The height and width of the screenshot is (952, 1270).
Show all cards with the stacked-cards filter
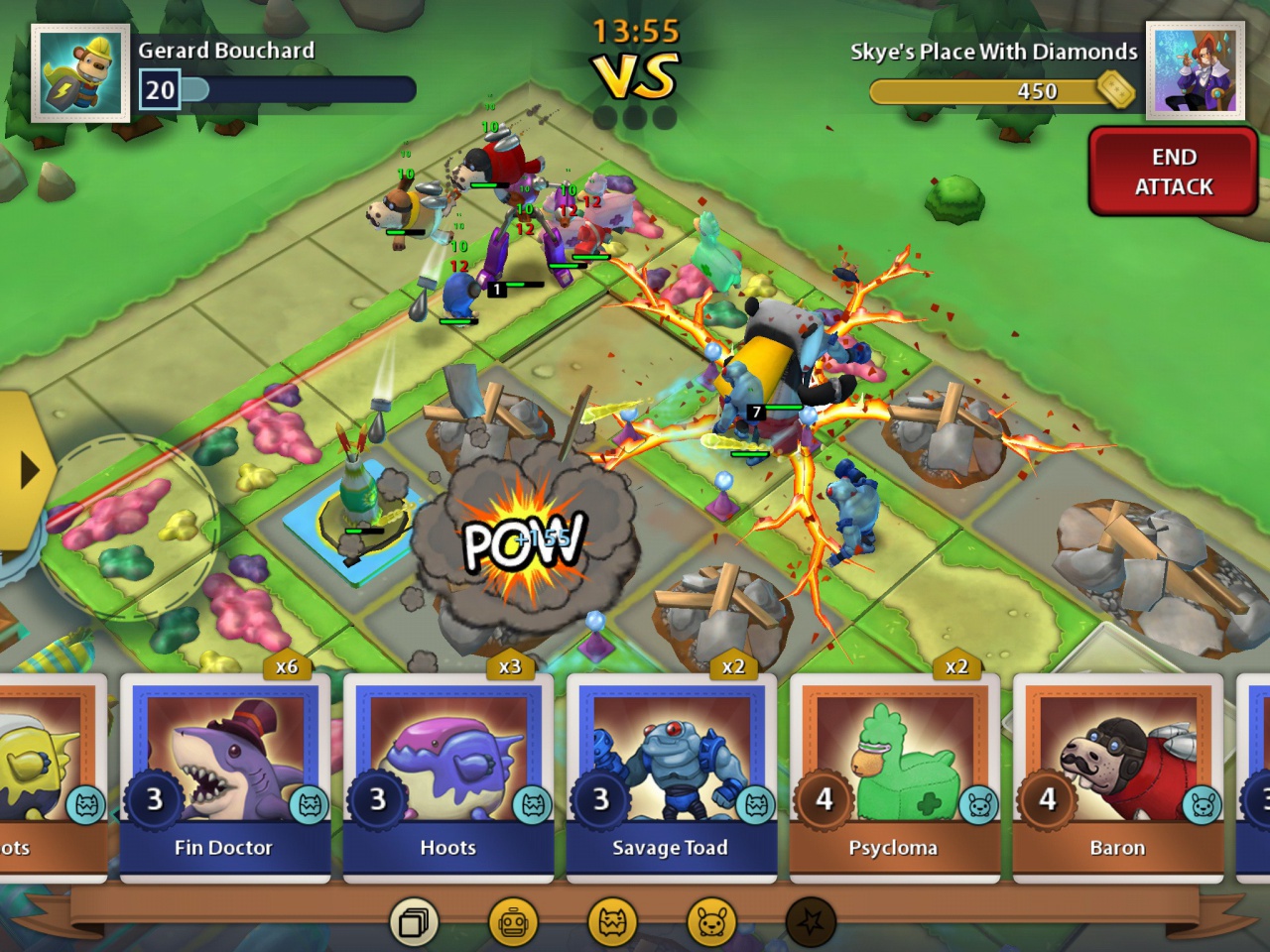pyautogui.click(x=414, y=923)
